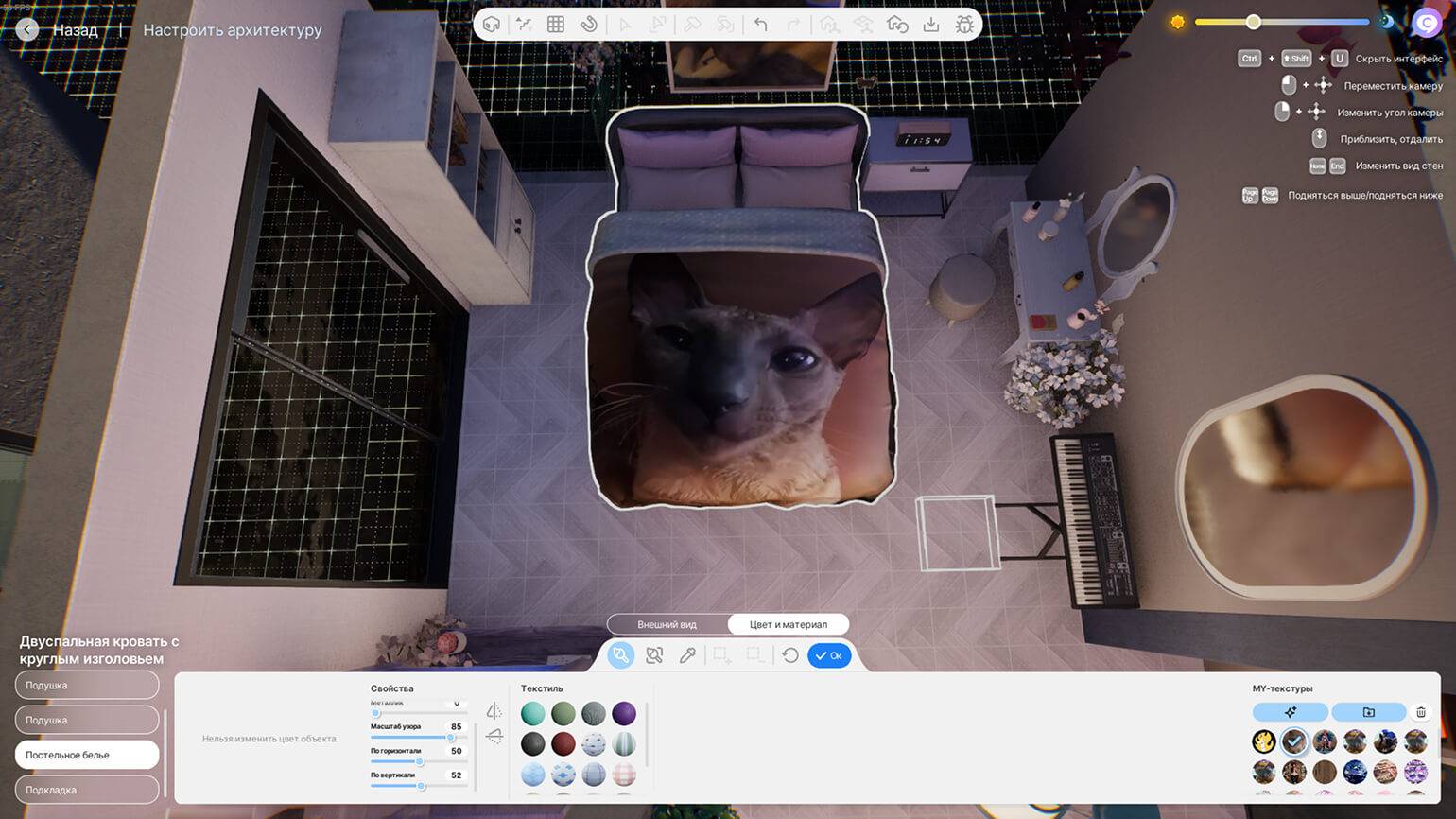Image resolution: width=1456 pixels, height=819 pixels.
Task: Select the Постельное белье part
Action: (87, 755)
